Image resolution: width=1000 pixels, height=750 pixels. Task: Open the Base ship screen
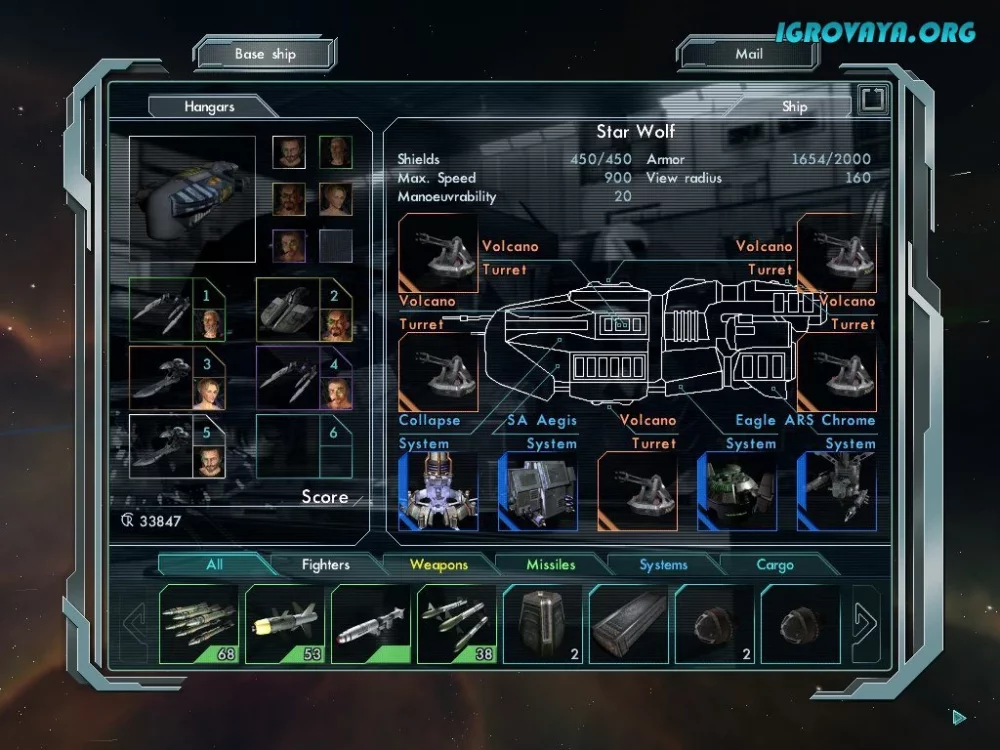tap(265, 54)
